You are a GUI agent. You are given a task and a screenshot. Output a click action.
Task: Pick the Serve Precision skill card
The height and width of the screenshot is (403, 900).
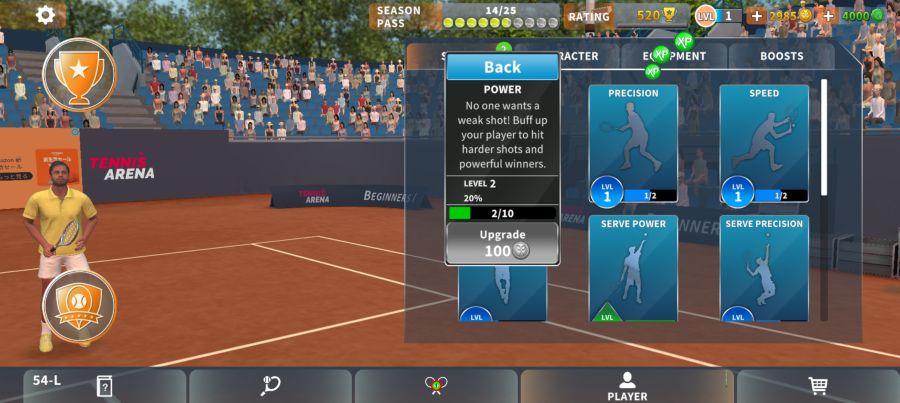[x=763, y=268]
